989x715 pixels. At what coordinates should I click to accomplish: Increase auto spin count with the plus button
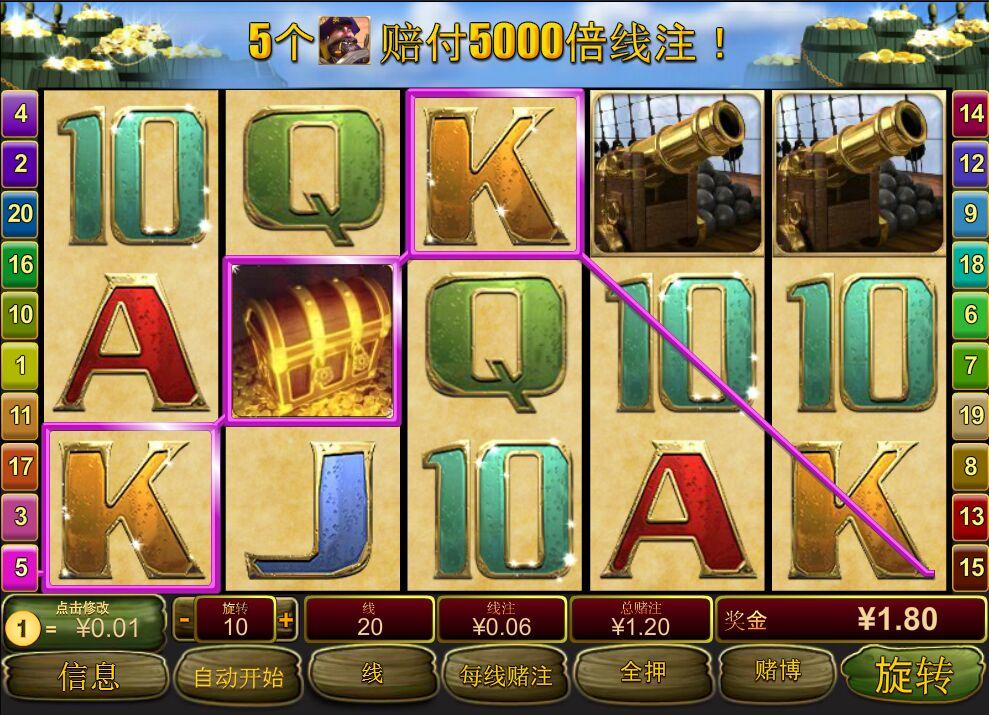286,620
